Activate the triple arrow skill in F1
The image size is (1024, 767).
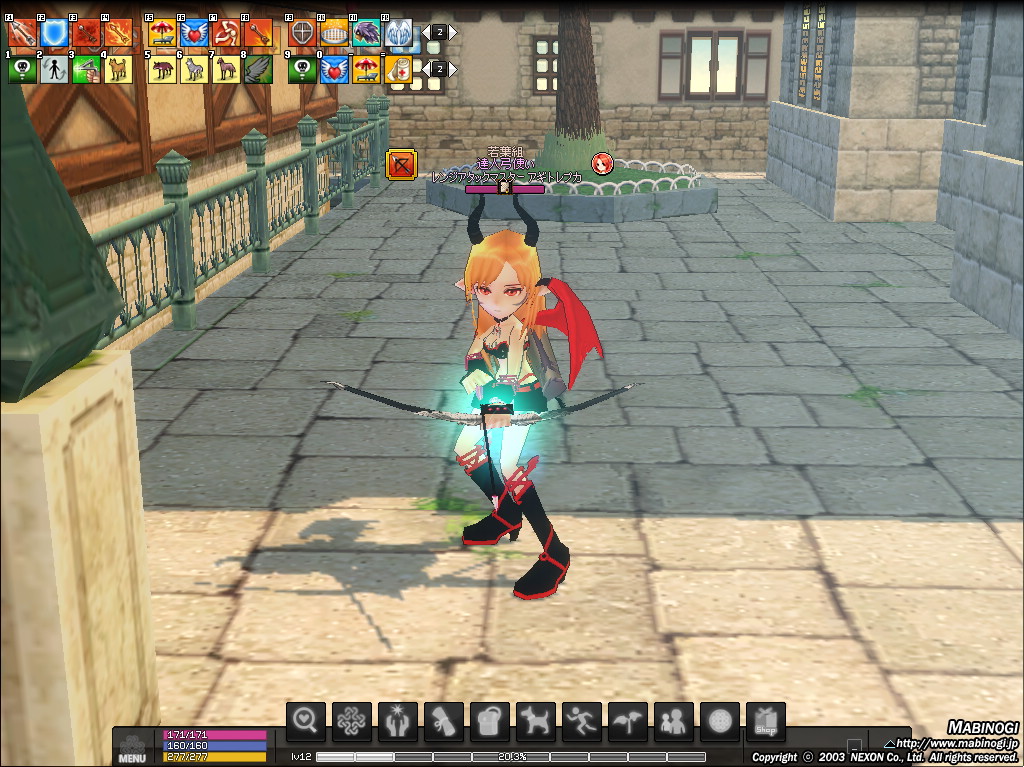point(22,33)
